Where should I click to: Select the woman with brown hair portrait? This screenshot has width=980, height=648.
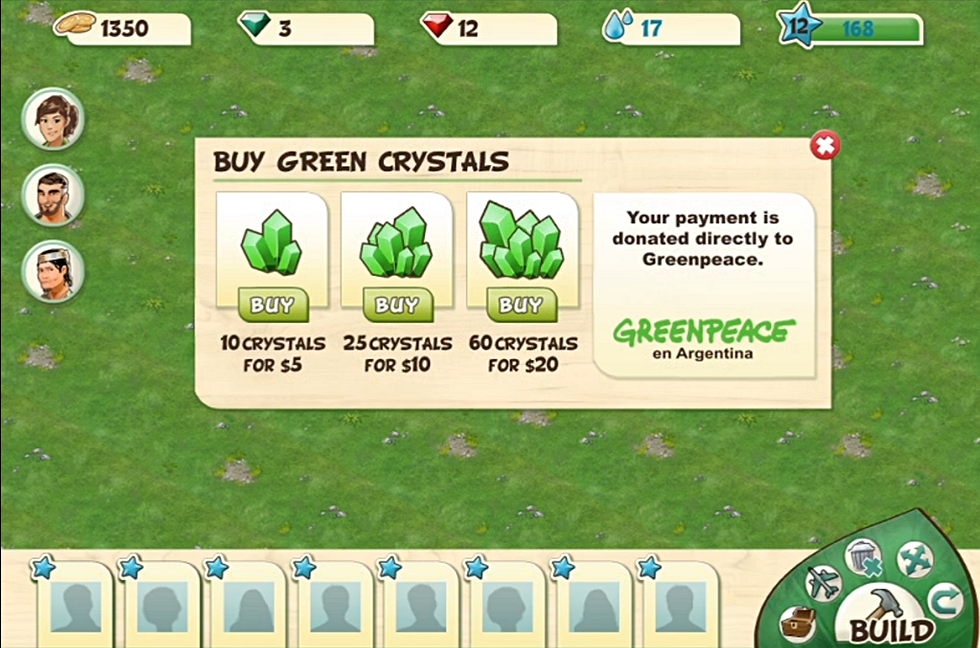pos(53,119)
